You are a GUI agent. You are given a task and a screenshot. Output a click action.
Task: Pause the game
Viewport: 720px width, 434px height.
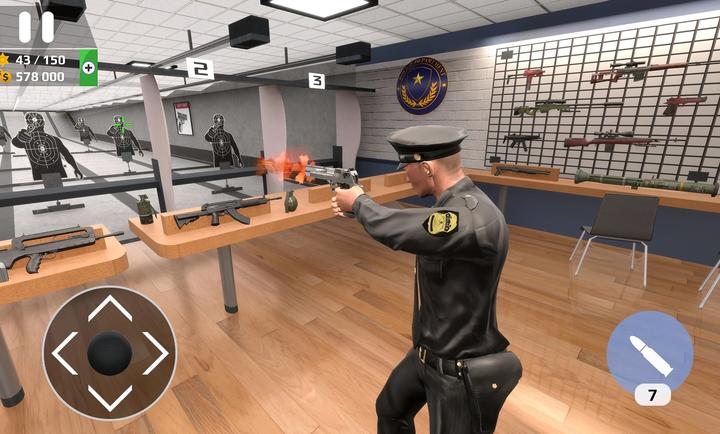(x=36, y=26)
